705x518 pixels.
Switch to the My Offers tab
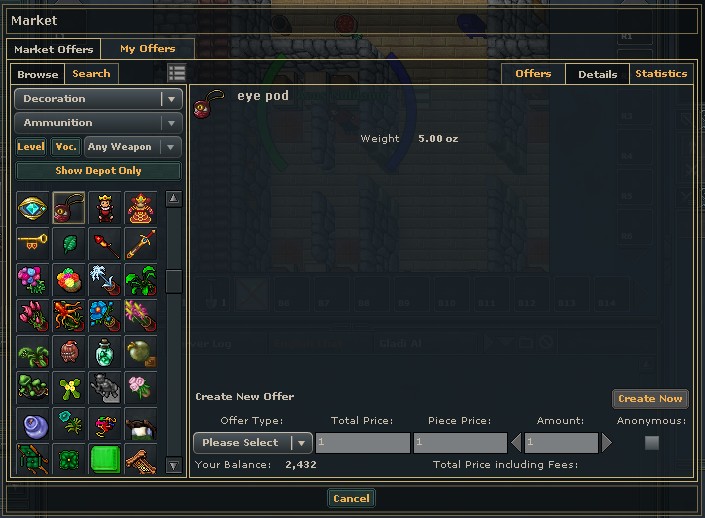click(x=147, y=48)
